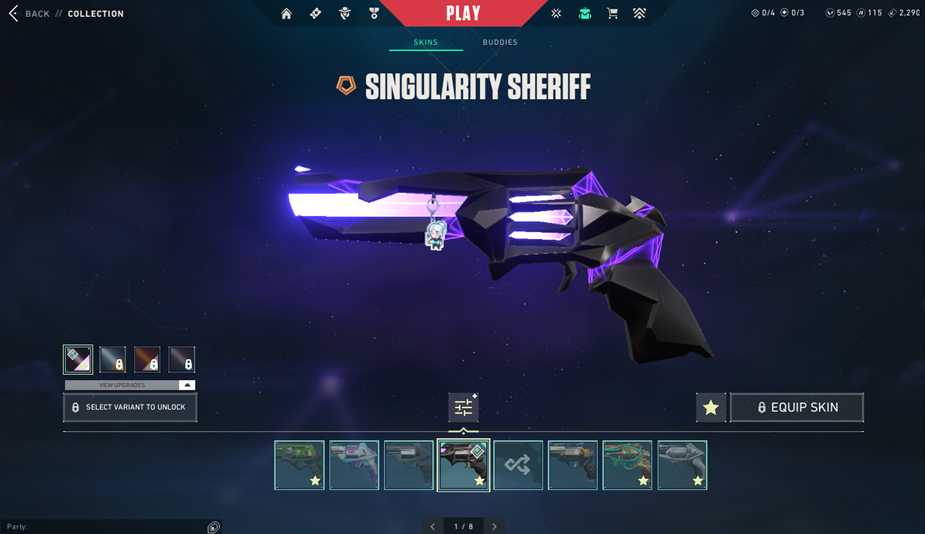The width and height of the screenshot is (925, 534).
Task: Open the agents icon in navbar
Action: (345, 14)
